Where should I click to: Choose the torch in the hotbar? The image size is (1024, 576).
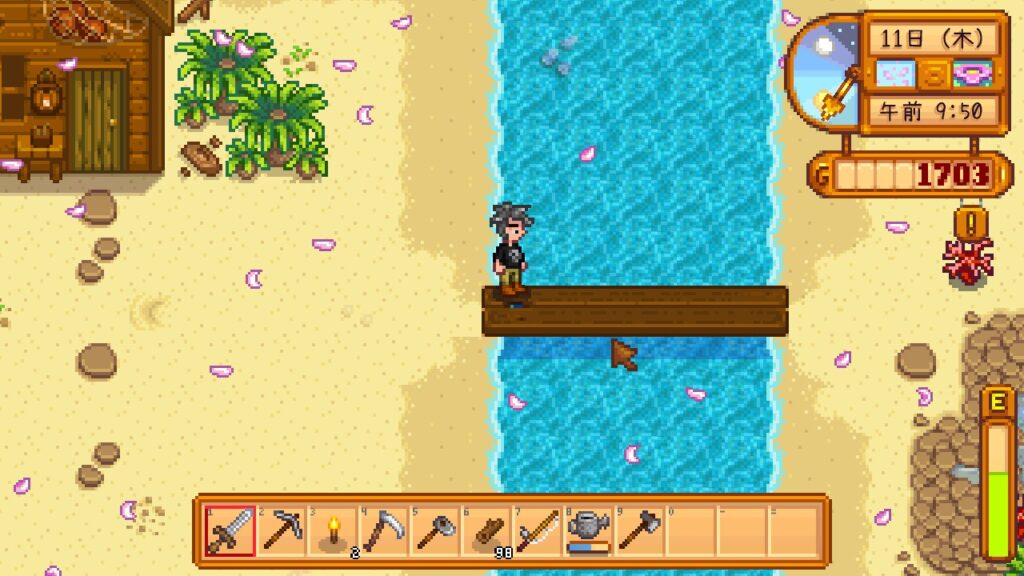(x=333, y=531)
